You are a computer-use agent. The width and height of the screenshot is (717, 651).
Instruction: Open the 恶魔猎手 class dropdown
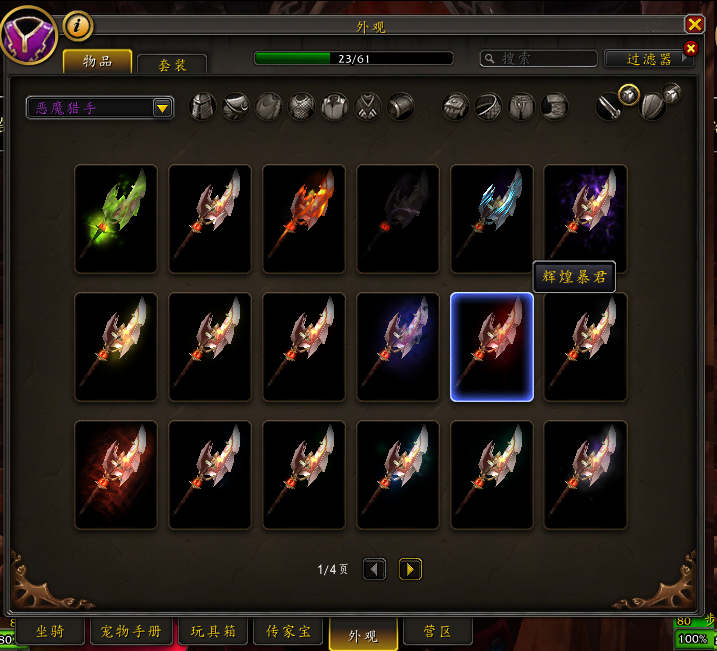[x=100, y=107]
